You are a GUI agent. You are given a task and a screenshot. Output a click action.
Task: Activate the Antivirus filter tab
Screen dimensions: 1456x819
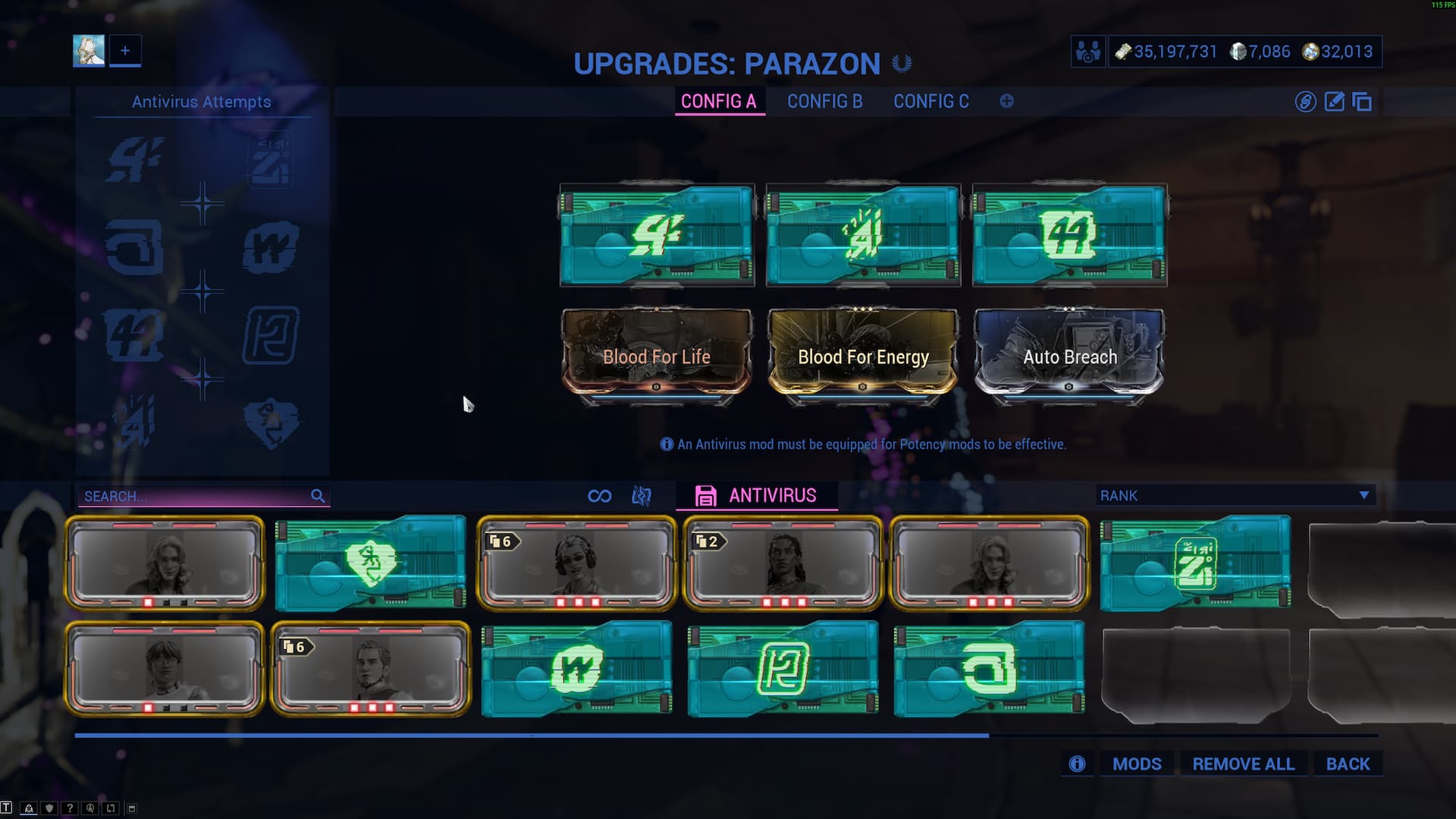click(757, 495)
